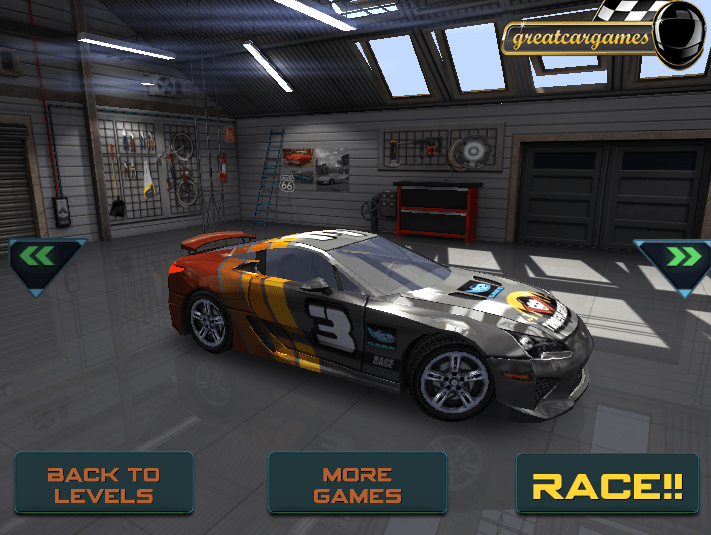Switch to next car with right arrow
The width and height of the screenshot is (711, 535).
click(x=673, y=260)
